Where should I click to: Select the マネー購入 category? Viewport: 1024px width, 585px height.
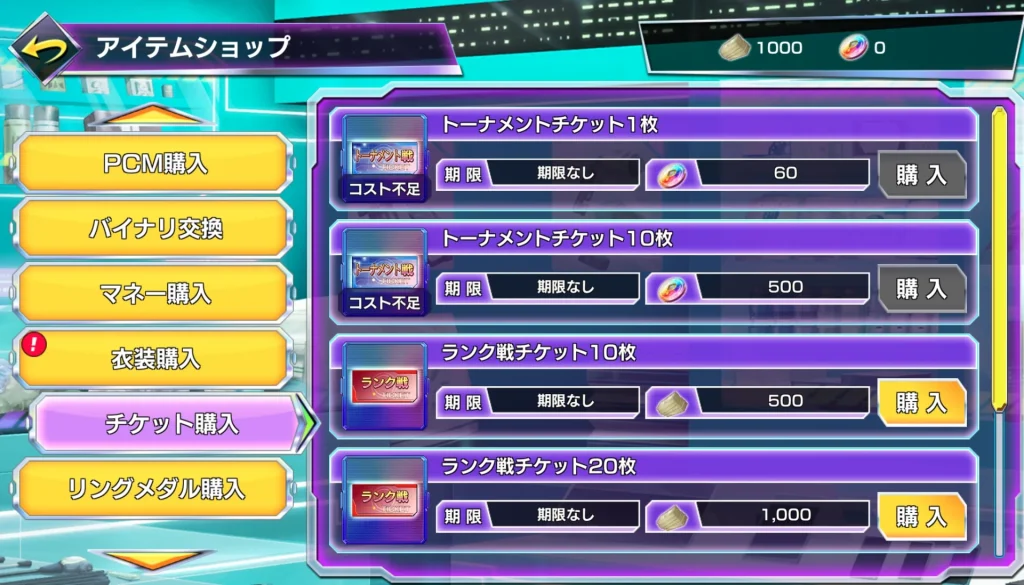pyautogui.click(x=155, y=293)
